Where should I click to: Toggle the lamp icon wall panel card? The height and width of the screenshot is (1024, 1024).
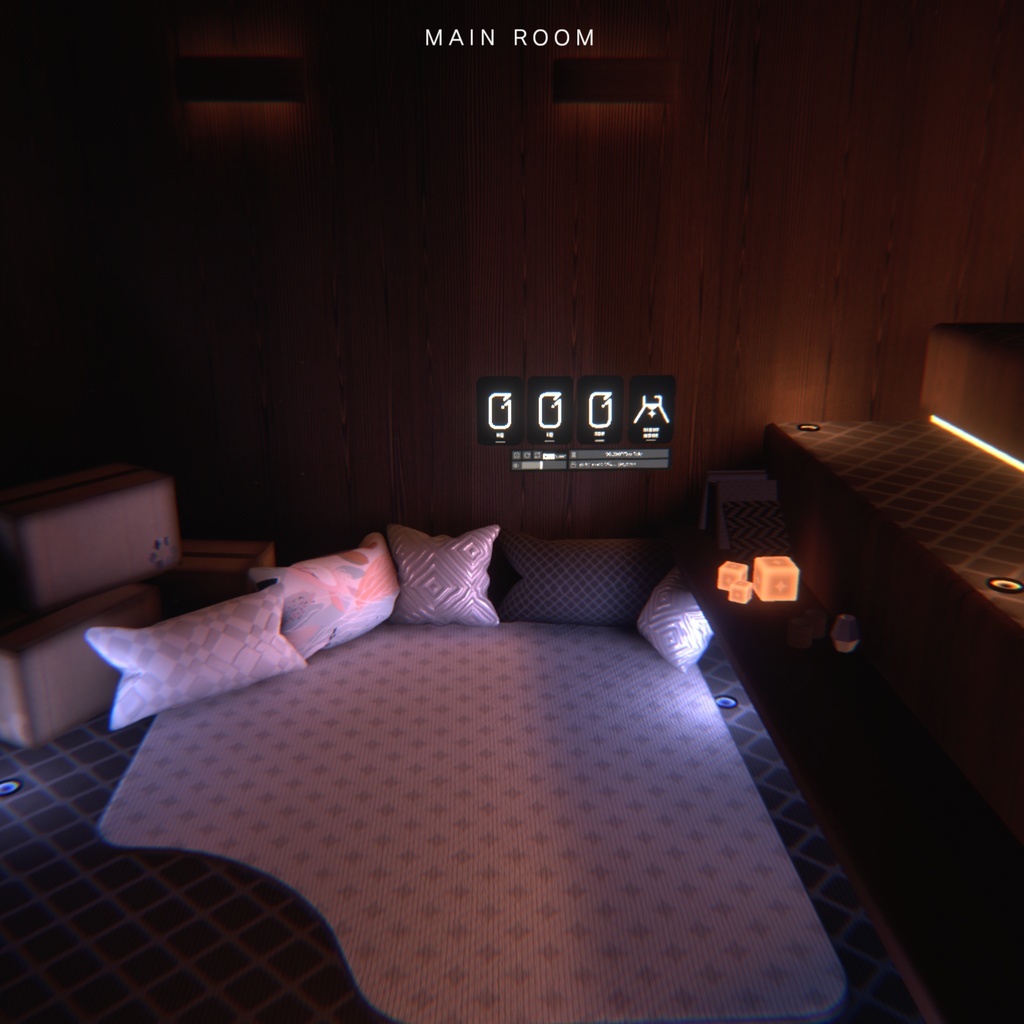click(651, 408)
